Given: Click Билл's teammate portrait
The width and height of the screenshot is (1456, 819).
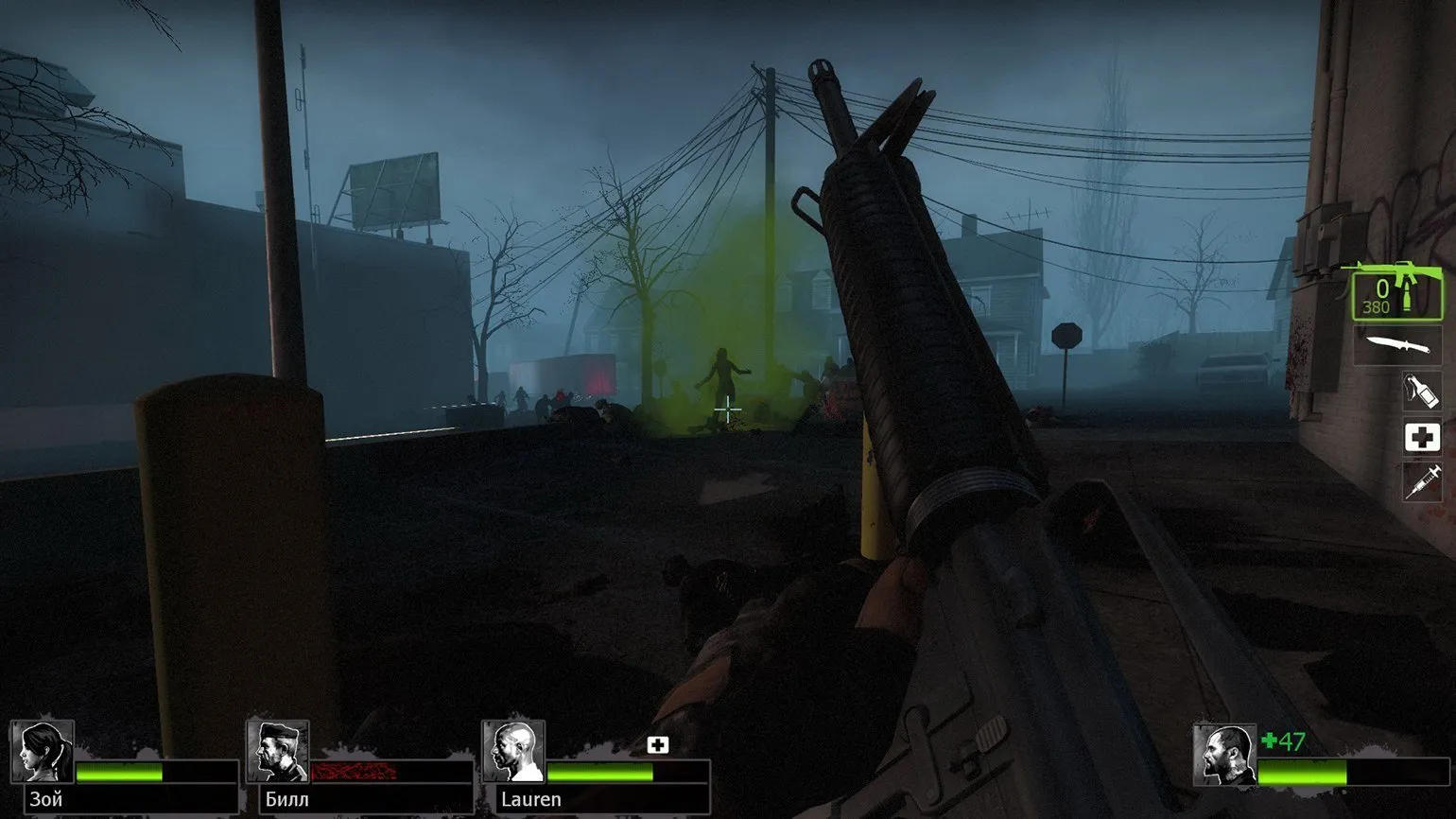Looking at the screenshot, I should 278,752.
